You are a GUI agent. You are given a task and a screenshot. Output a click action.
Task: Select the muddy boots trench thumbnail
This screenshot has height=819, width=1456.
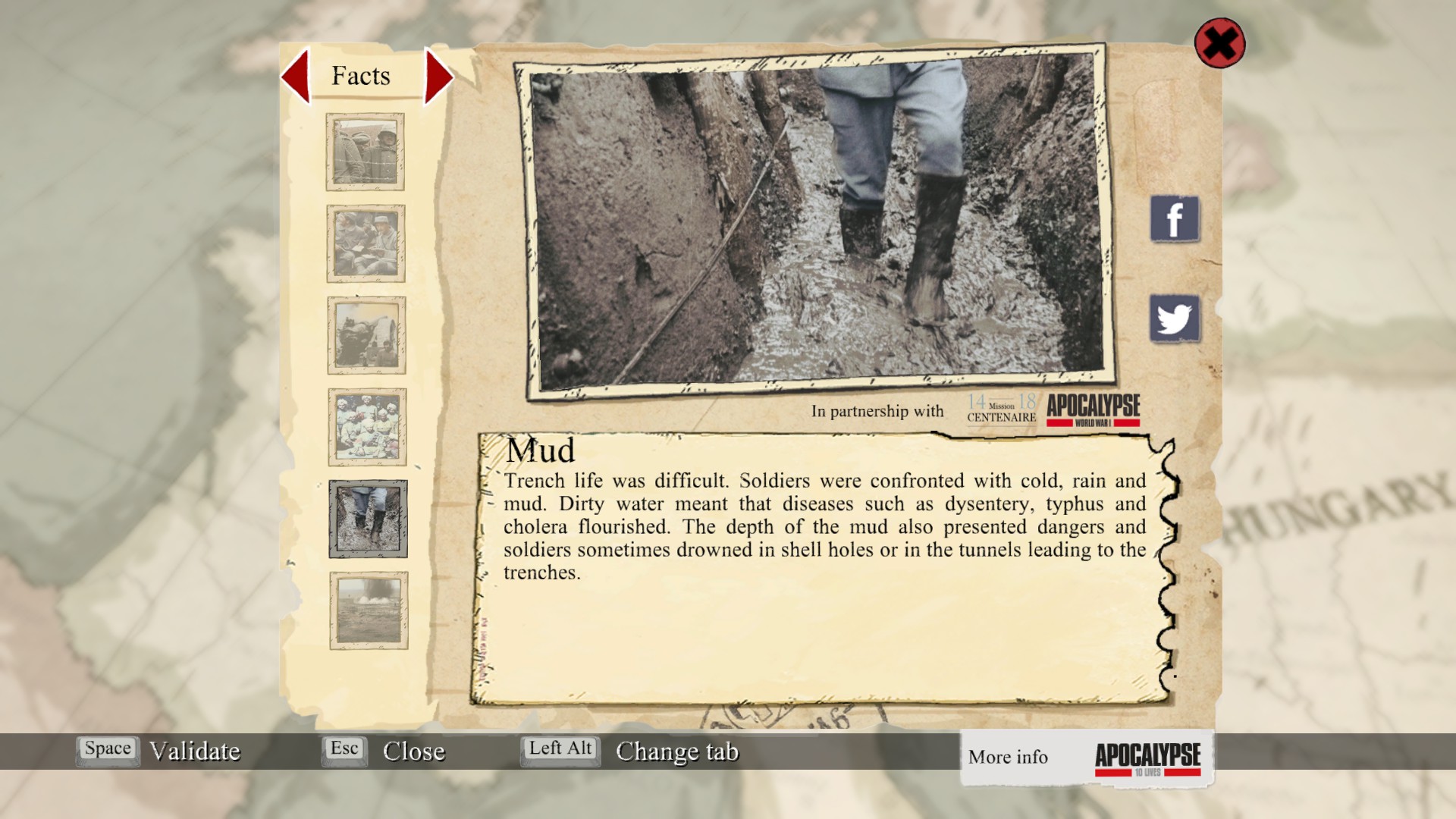point(368,519)
